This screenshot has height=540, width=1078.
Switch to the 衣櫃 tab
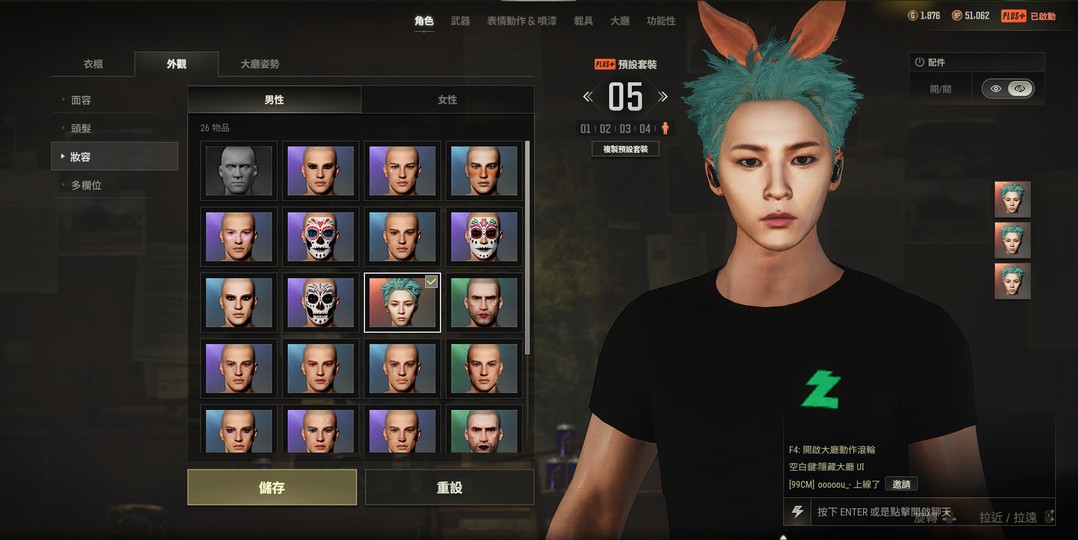pyautogui.click(x=93, y=64)
